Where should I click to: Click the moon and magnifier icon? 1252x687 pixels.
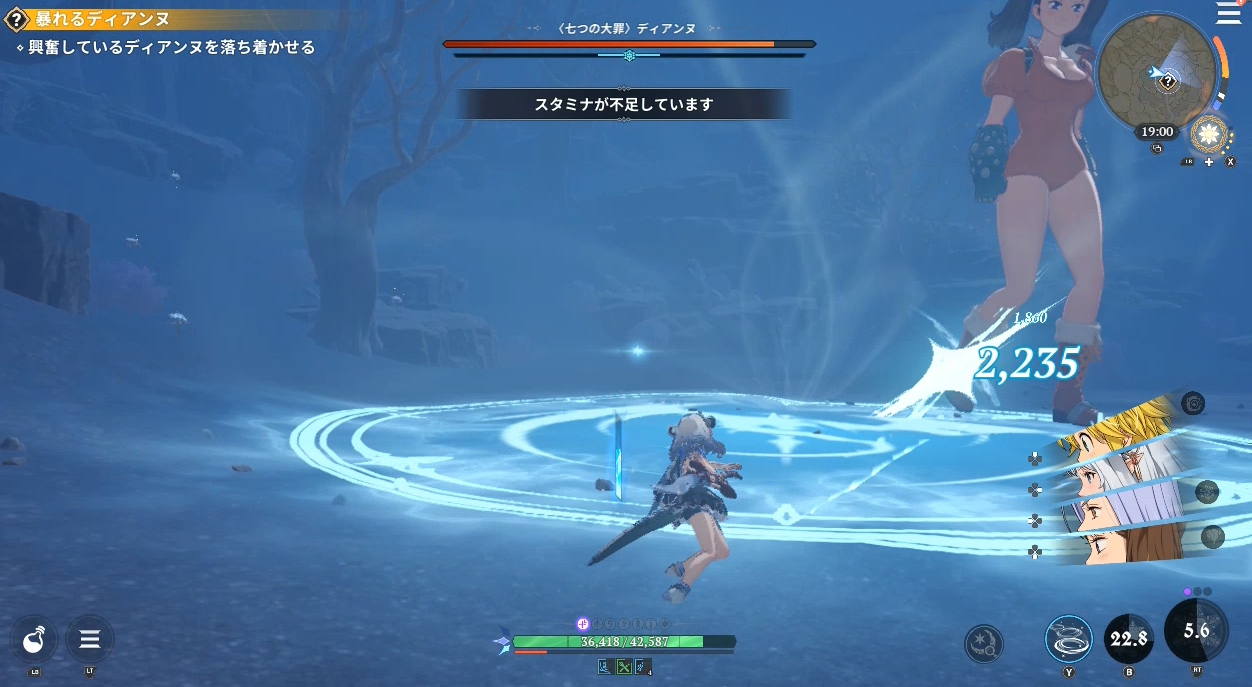click(983, 644)
